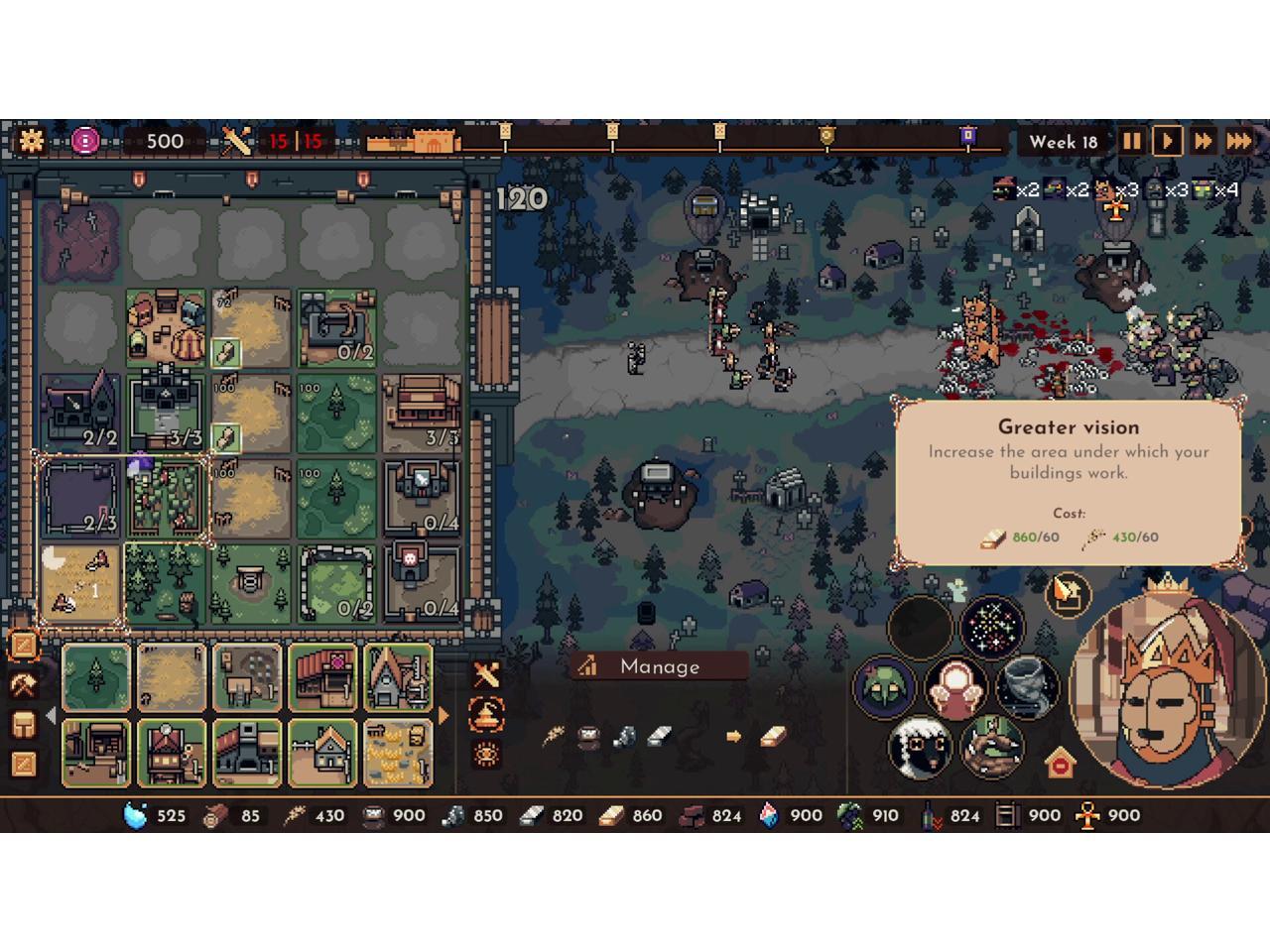Select the pine forest tile in build palette
Screen dimensions: 1270x952
(96, 677)
